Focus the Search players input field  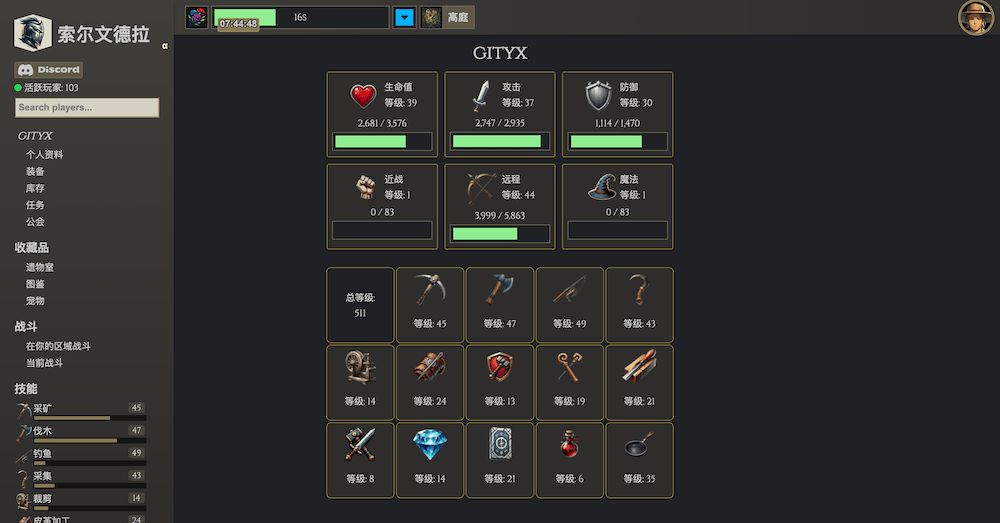click(87, 107)
